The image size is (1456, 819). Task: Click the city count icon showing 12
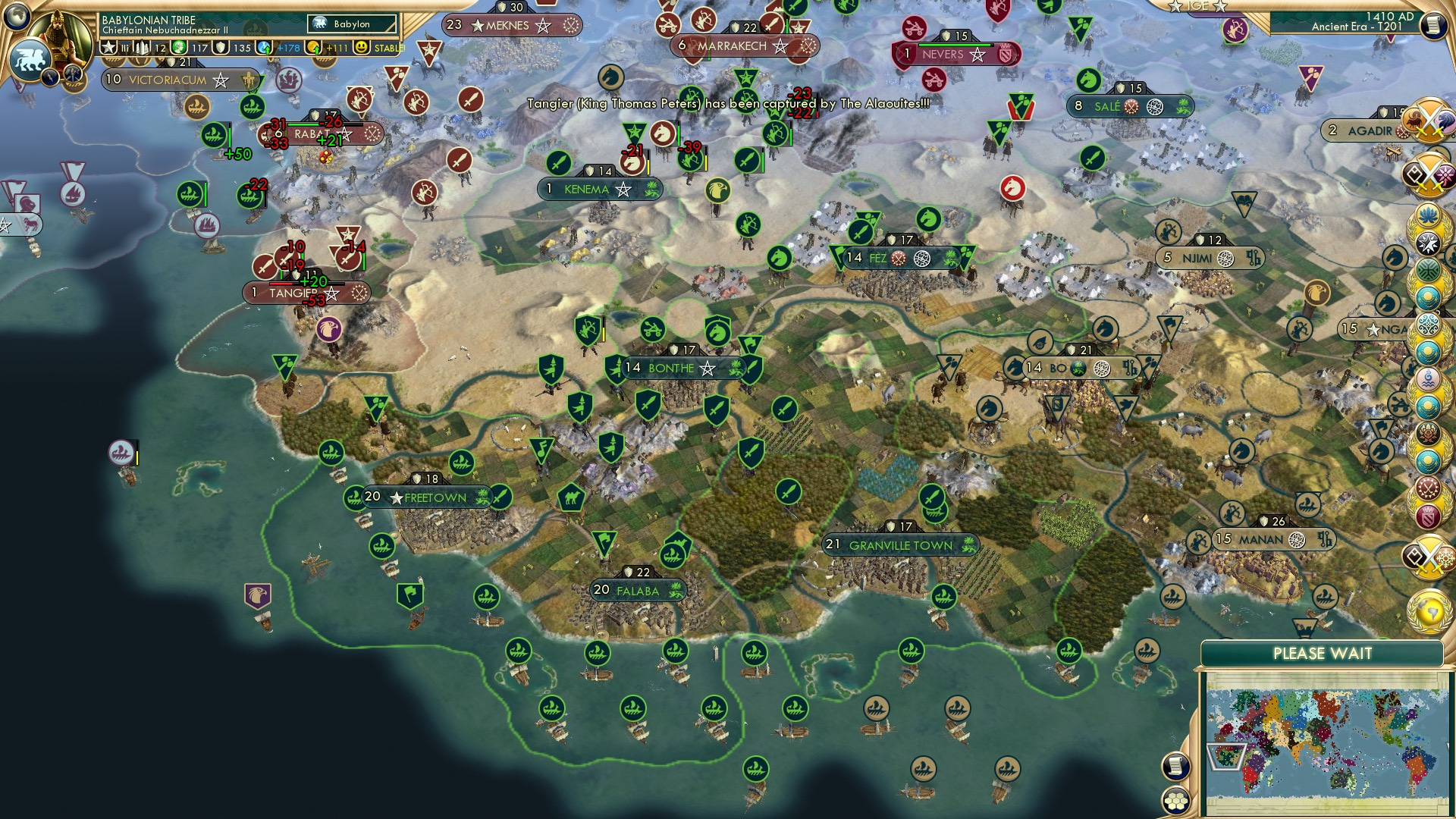[x=146, y=46]
